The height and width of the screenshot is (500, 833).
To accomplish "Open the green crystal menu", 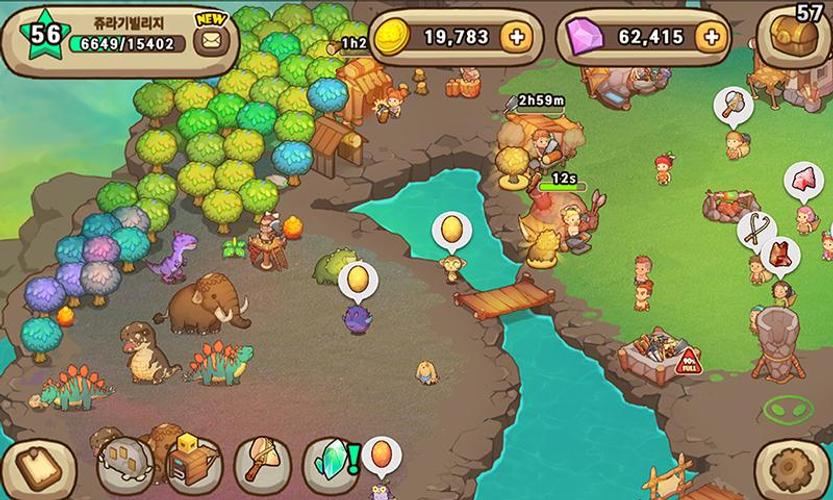I will pyautogui.click(x=329, y=463).
